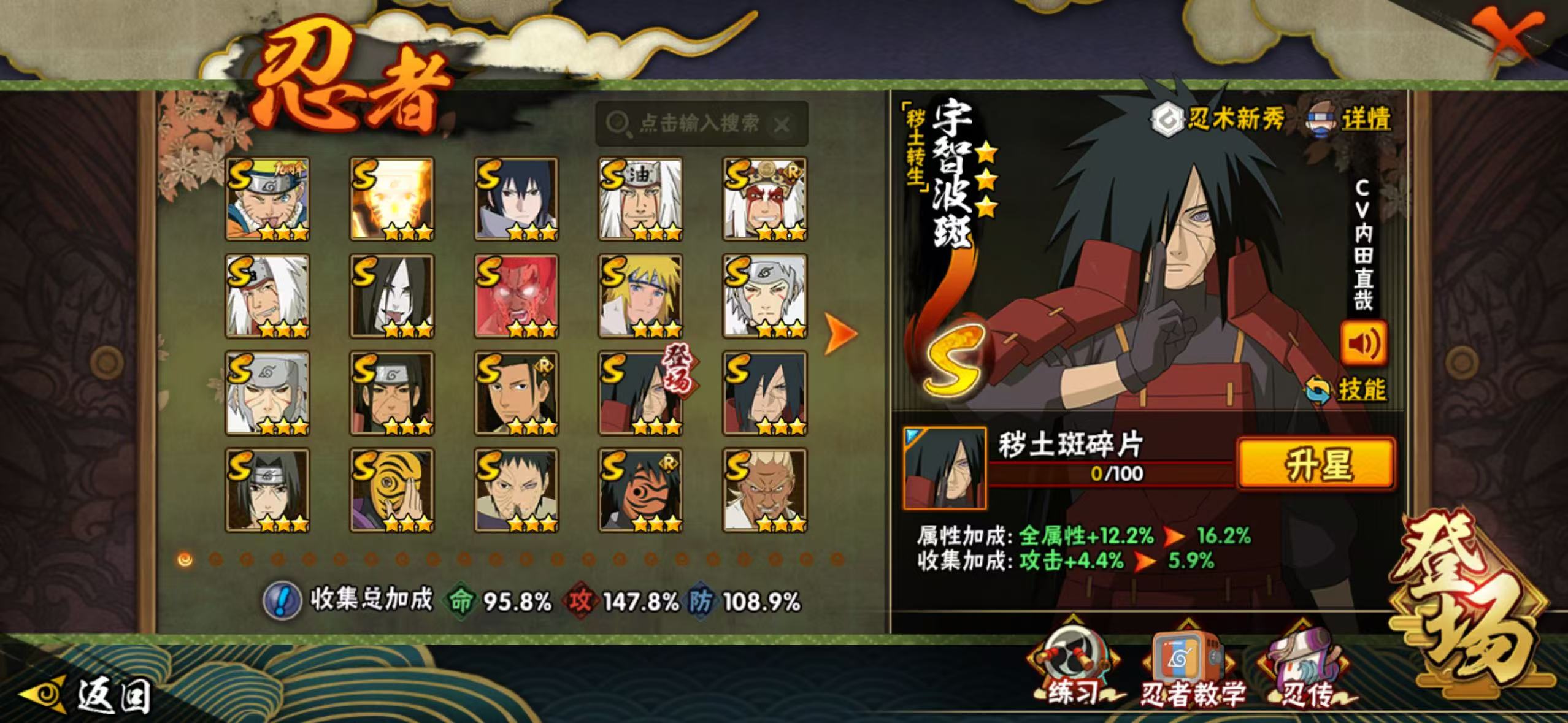Click the 返回 back button
Viewport: 1568px width, 723px height.
pos(86,696)
